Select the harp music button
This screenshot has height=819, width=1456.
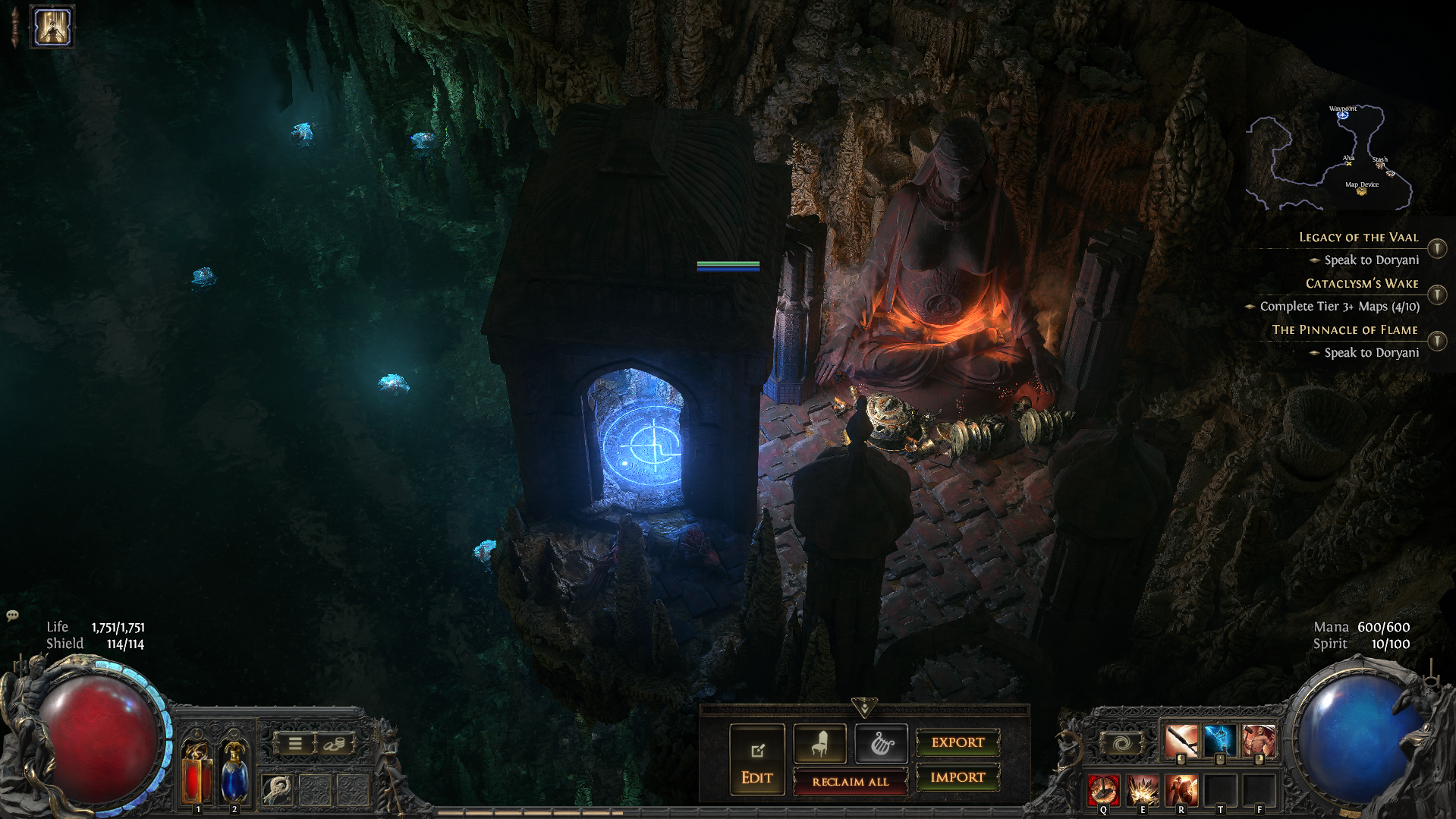881,744
